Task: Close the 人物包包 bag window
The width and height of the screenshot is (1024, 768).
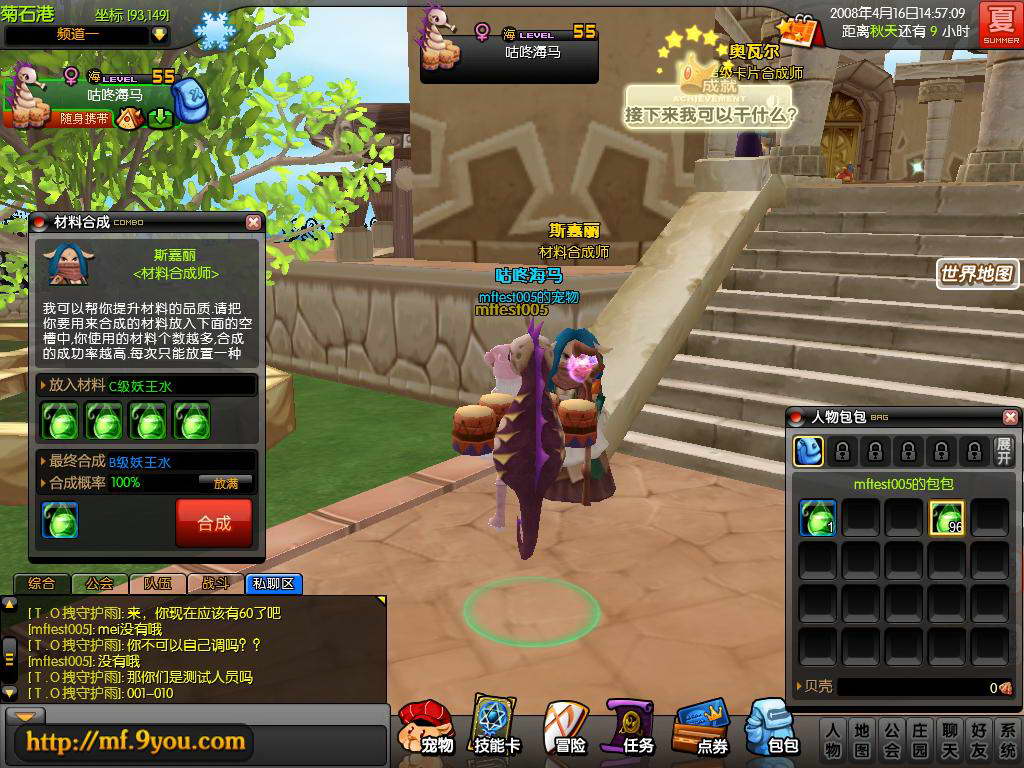Action: [1010, 417]
